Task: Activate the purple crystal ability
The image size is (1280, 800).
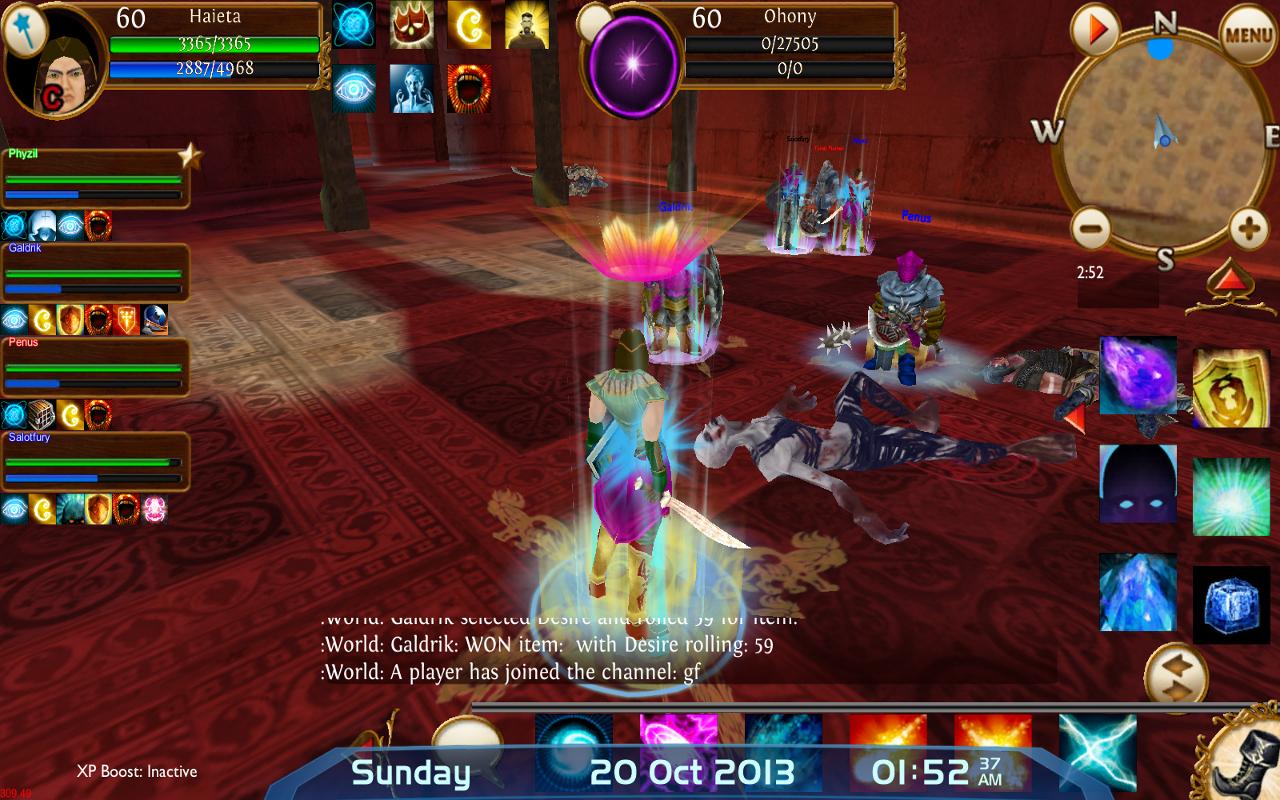Action: click(1138, 375)
